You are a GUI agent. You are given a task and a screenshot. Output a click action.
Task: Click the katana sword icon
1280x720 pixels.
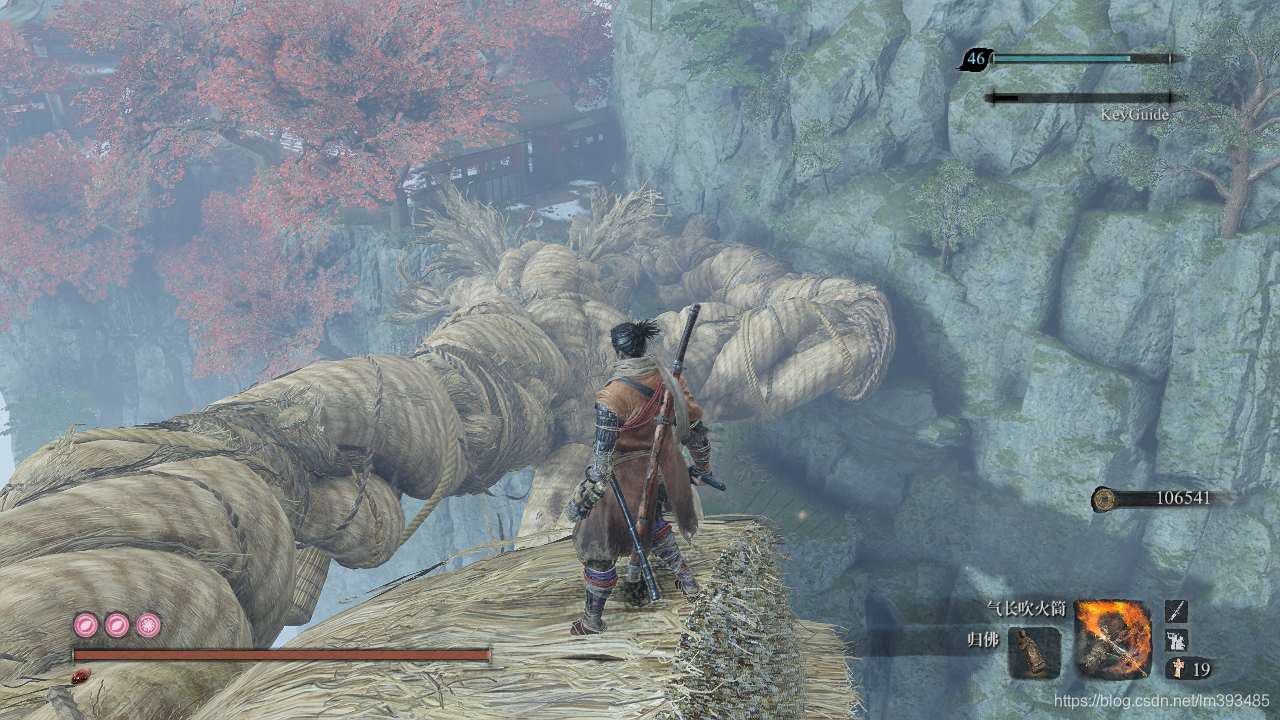tap(1177, 611)
